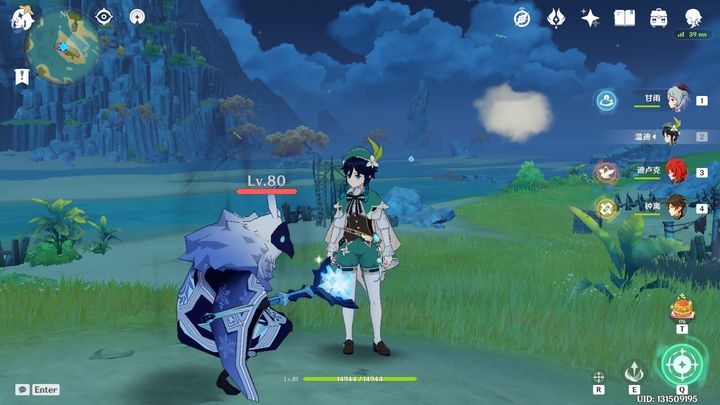720x405 pixels.
Task: Select active character 温迪 in party list
Action: coord(672,135)
